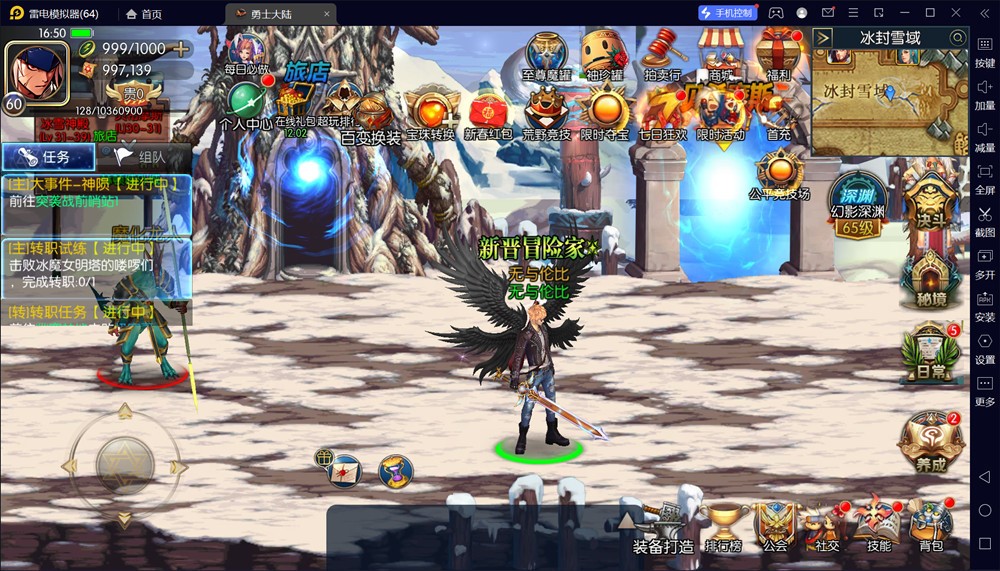Open the 个人中心 personal center
Viewport: 1000px width, 571px height.
pos(245,104)
